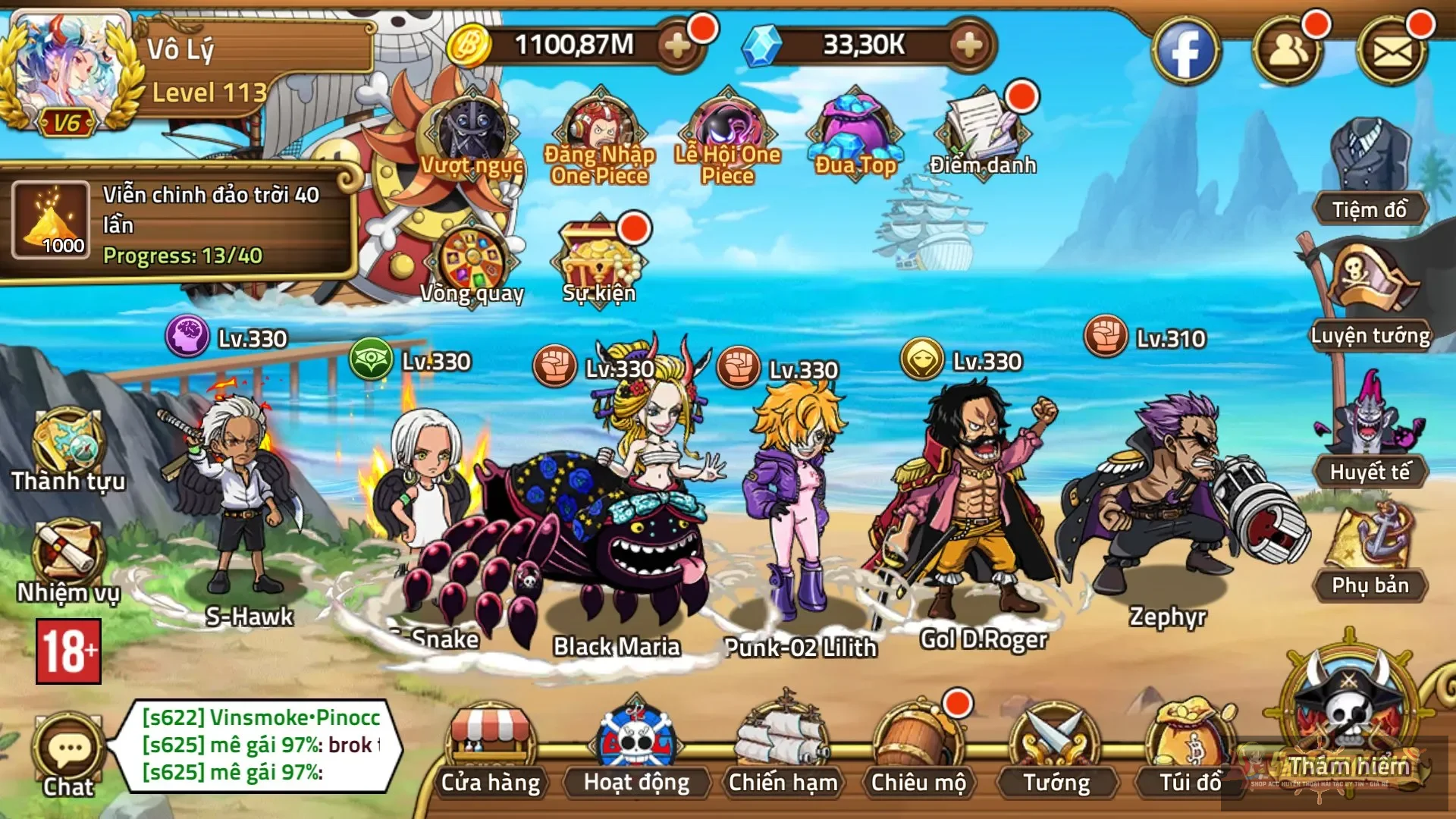Open the Chiêu mộ recruit barrel
This screenshot has width=1456, height=819.
[918, 747]
